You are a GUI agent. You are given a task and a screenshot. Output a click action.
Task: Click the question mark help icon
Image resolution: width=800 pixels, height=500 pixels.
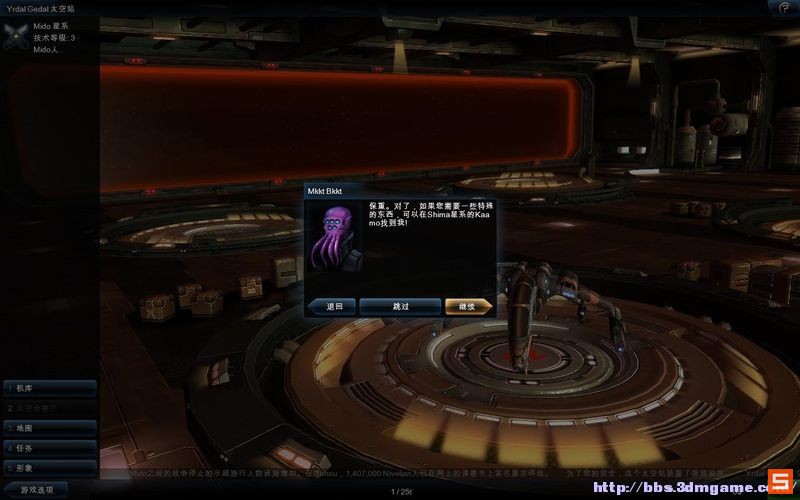pos(784,7)
